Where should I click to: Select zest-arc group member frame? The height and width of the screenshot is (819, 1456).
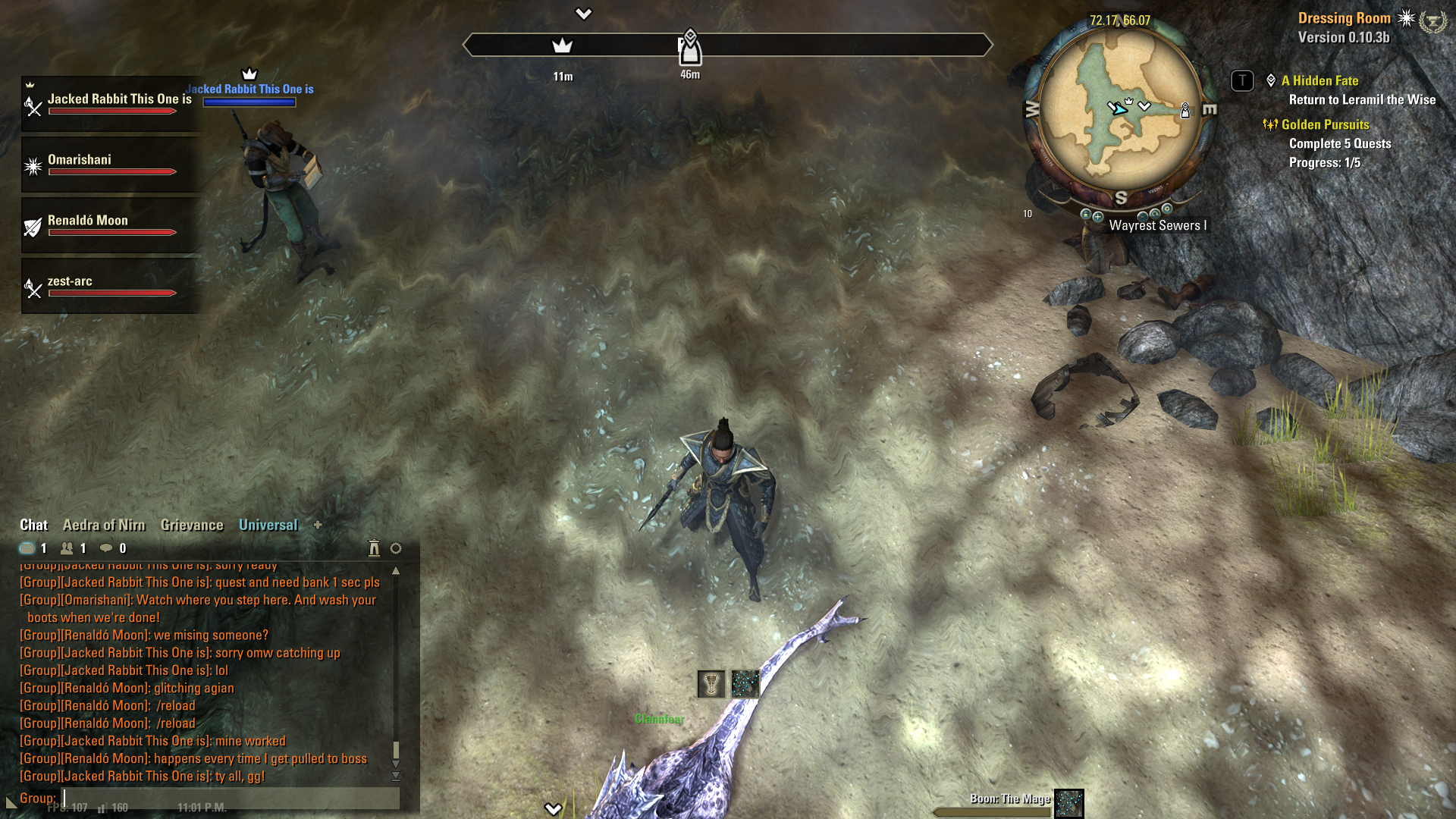coord(111,286)
